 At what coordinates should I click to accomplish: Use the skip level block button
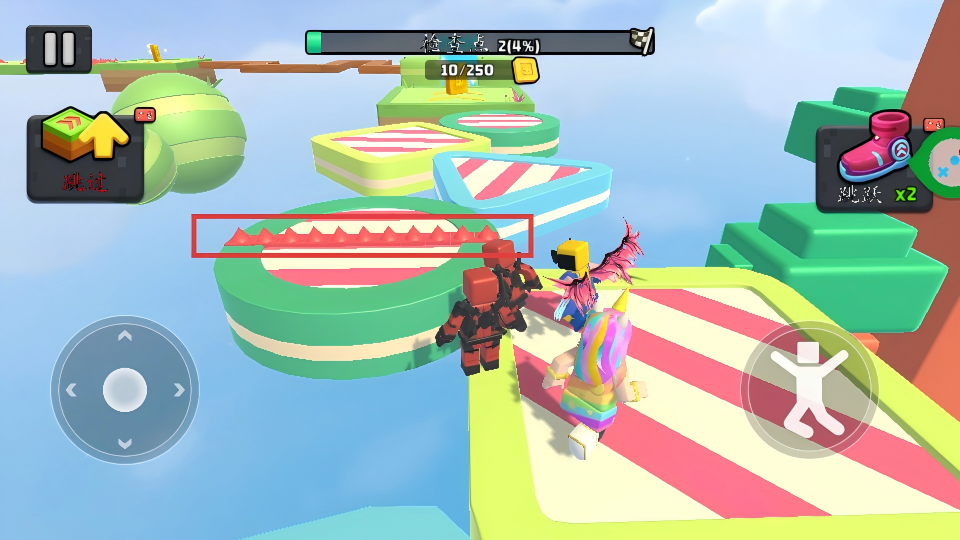pyautogui.click(x=85, y=158)
